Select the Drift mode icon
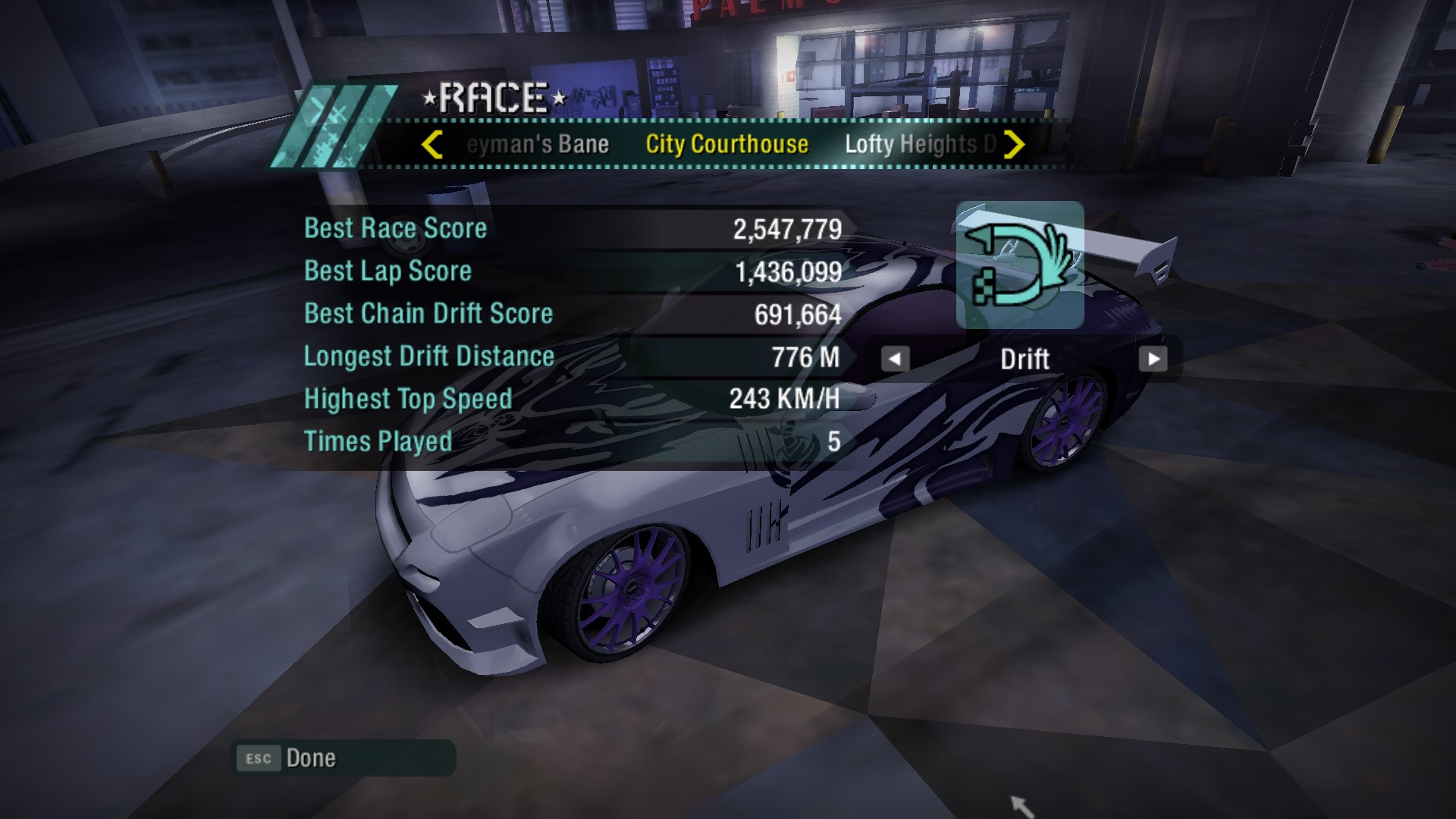 click(1020, 265)
